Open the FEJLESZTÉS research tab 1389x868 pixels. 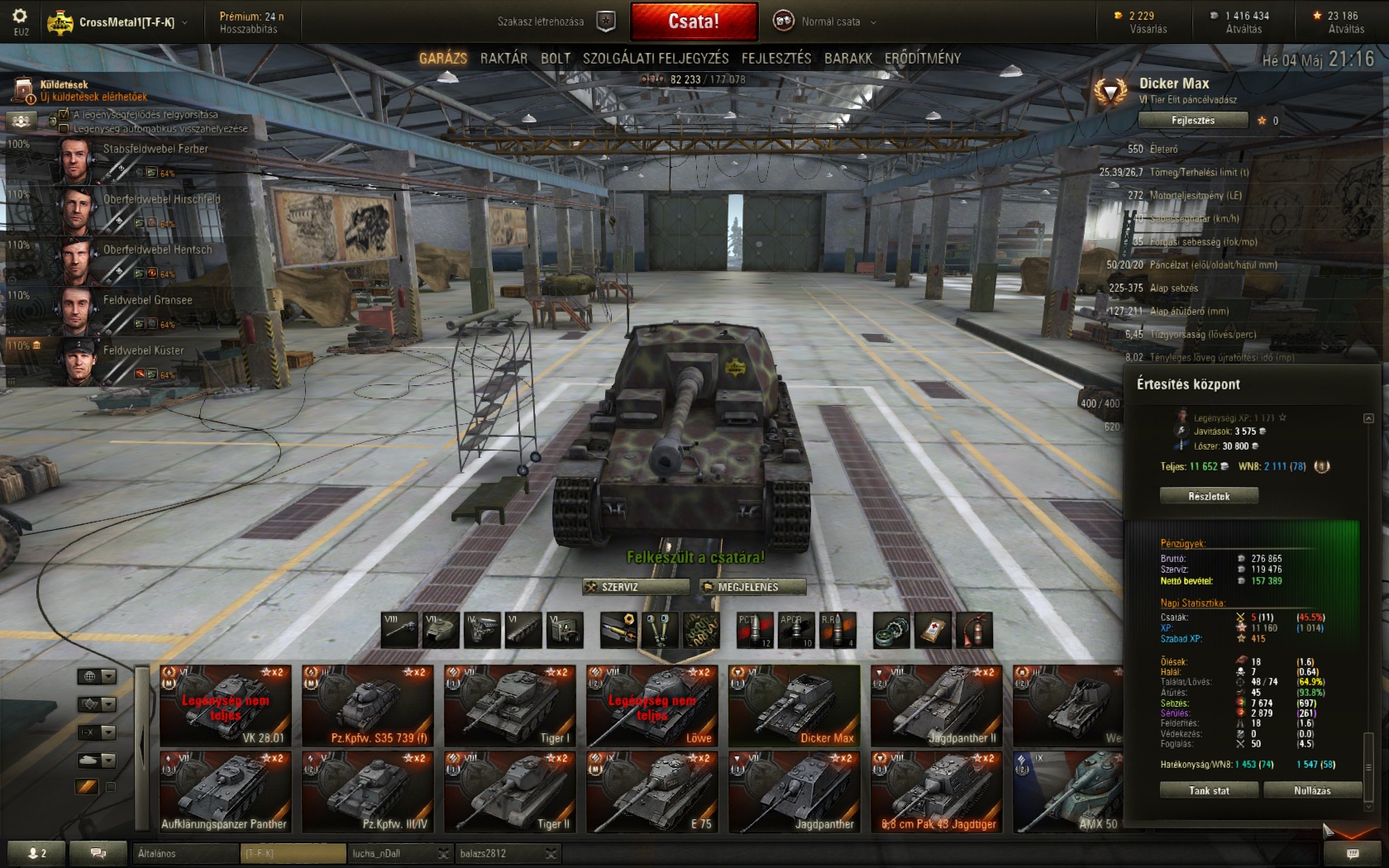click(776, 58)
